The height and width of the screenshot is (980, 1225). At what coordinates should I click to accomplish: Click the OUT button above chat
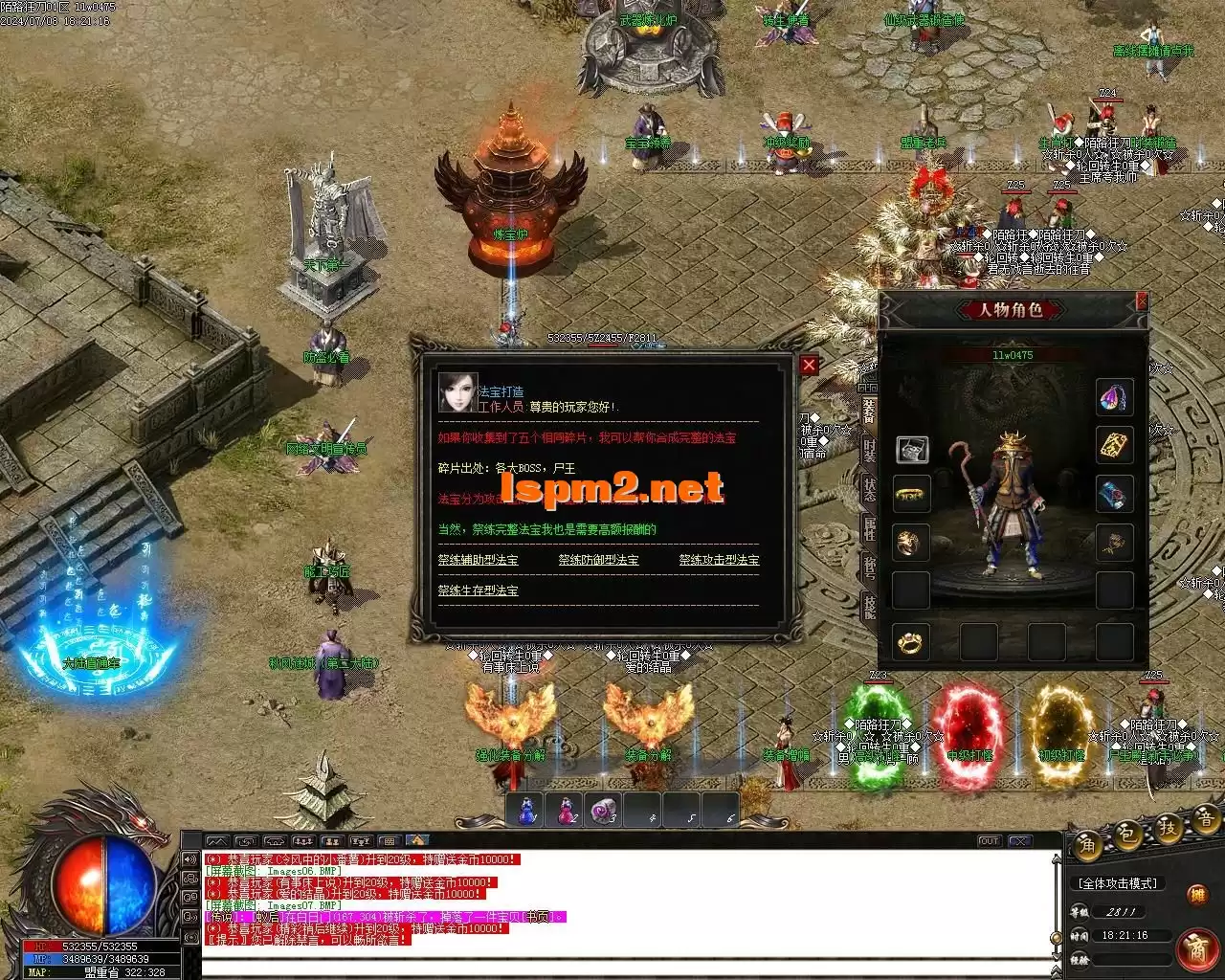point(989,841)
